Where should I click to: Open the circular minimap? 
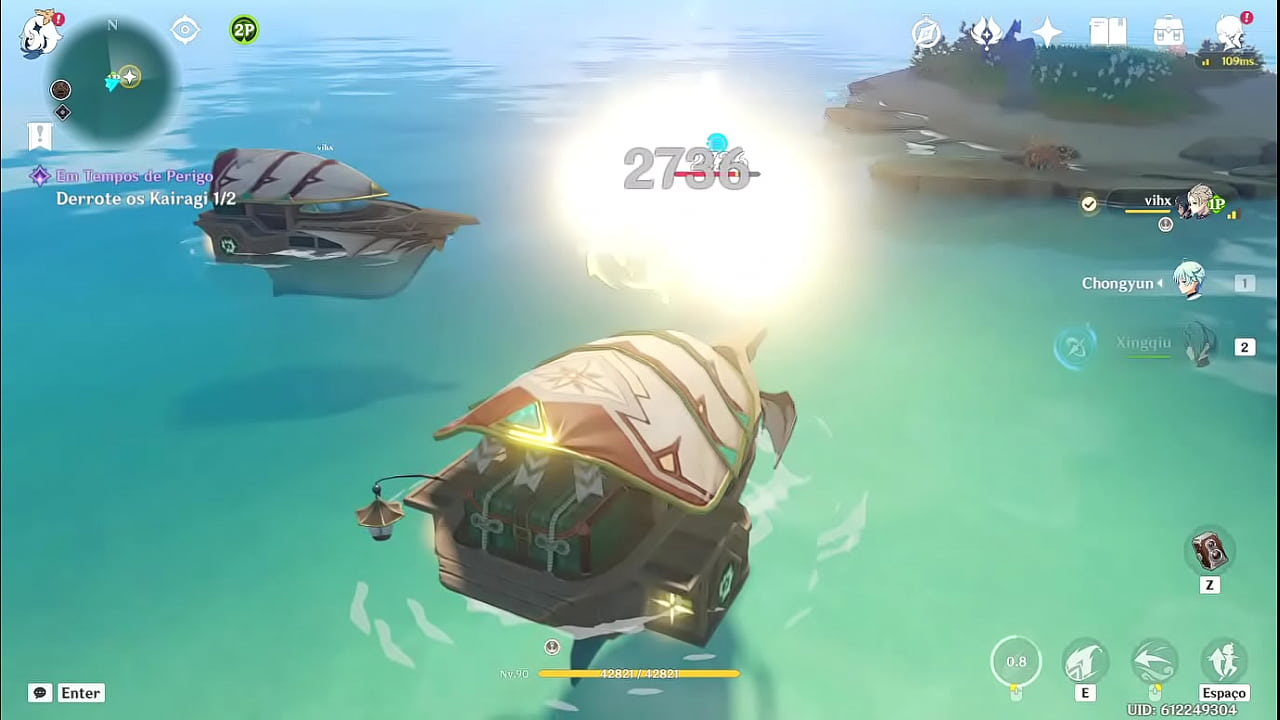(x=112, y=78)
